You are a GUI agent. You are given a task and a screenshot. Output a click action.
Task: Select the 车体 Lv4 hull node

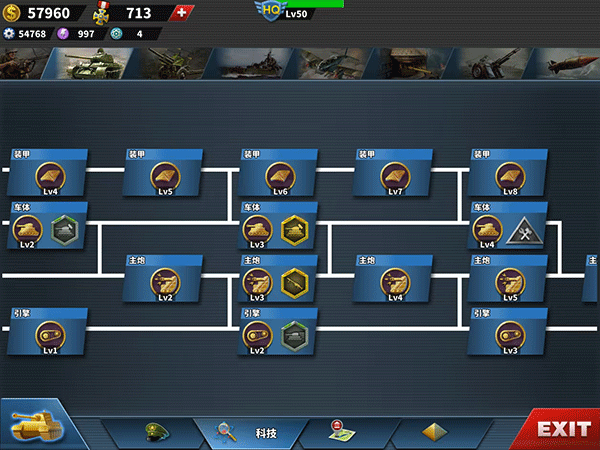(487, 230)
